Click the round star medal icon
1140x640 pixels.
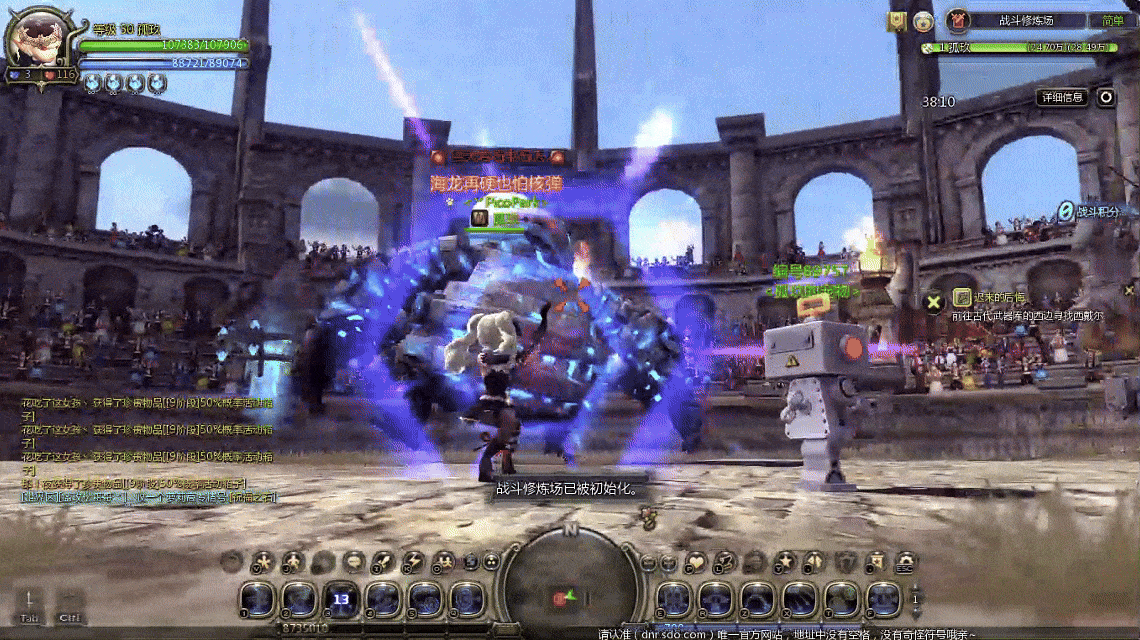coord(924,21)
